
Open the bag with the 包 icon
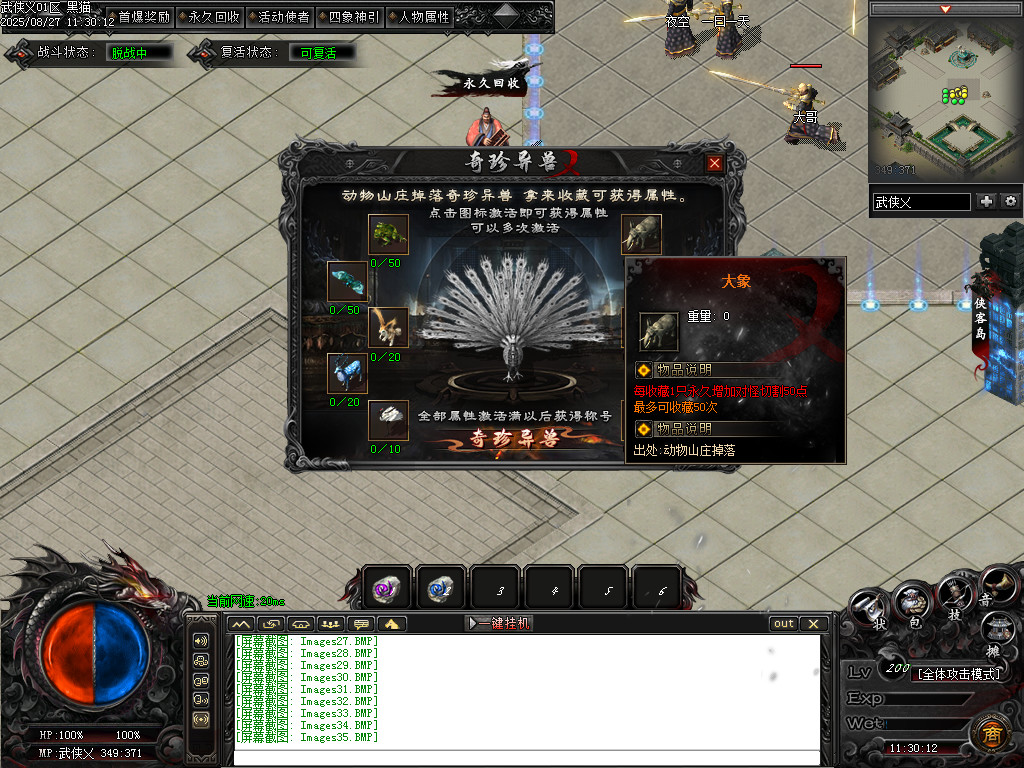(913, 602)
